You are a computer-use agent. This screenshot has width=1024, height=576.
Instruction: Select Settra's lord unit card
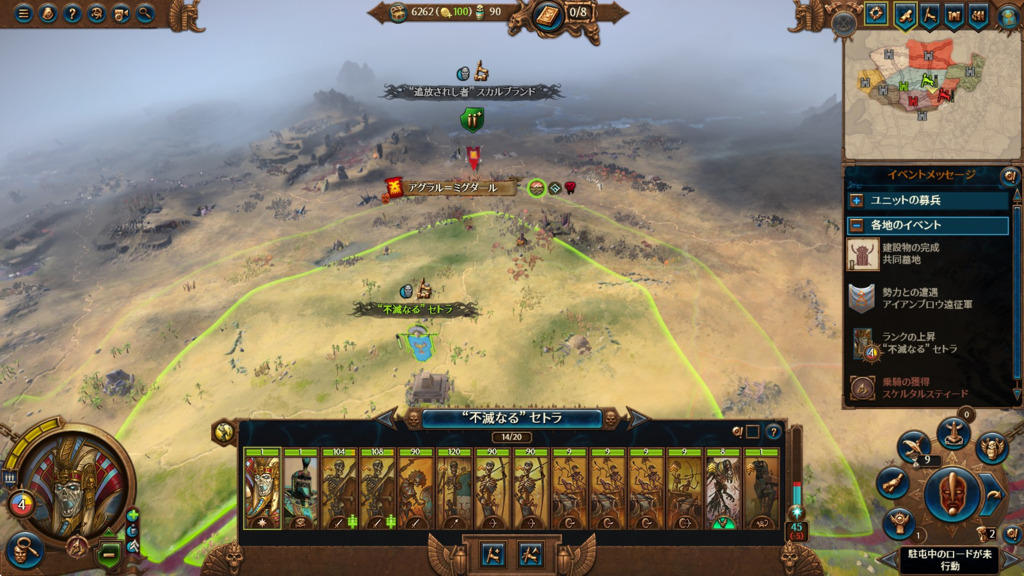262,492
